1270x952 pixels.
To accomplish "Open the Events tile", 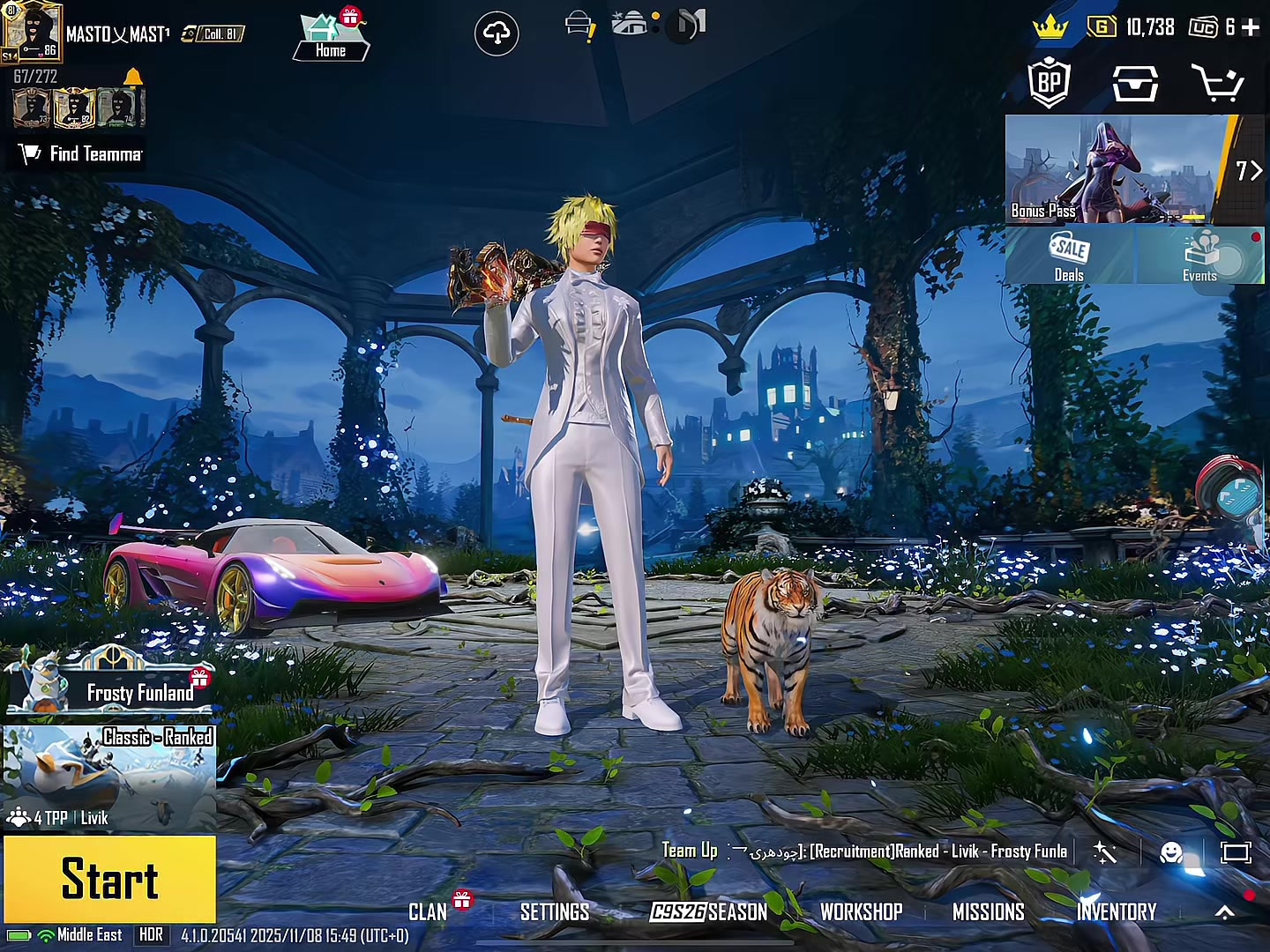I will click(1200, 257).
